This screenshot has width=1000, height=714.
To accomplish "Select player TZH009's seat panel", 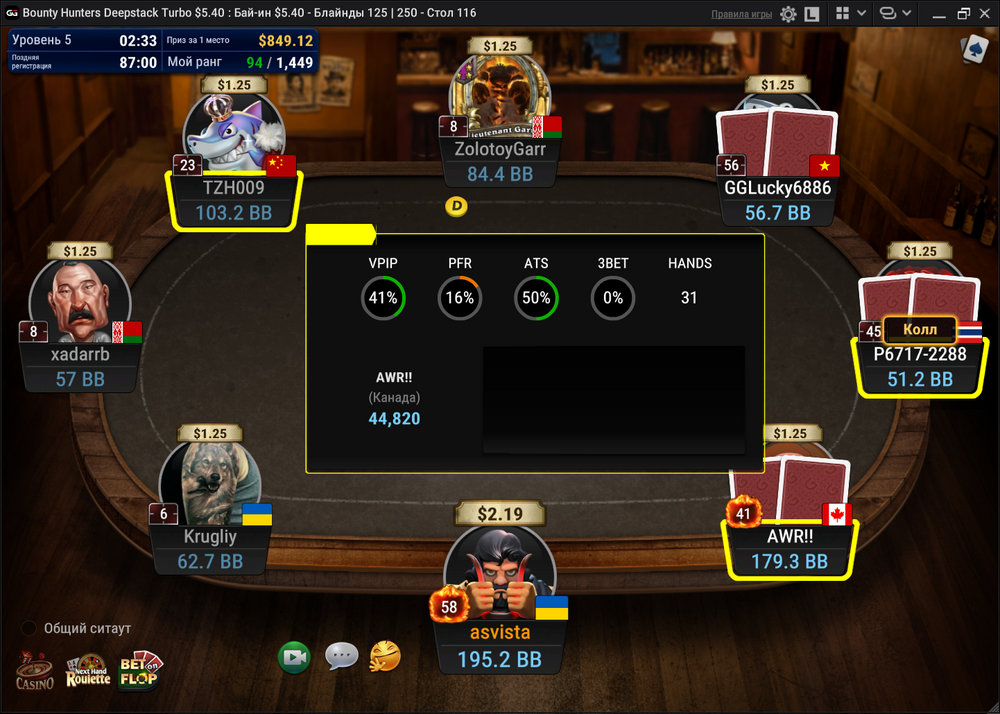I will (x=233, y=200).
